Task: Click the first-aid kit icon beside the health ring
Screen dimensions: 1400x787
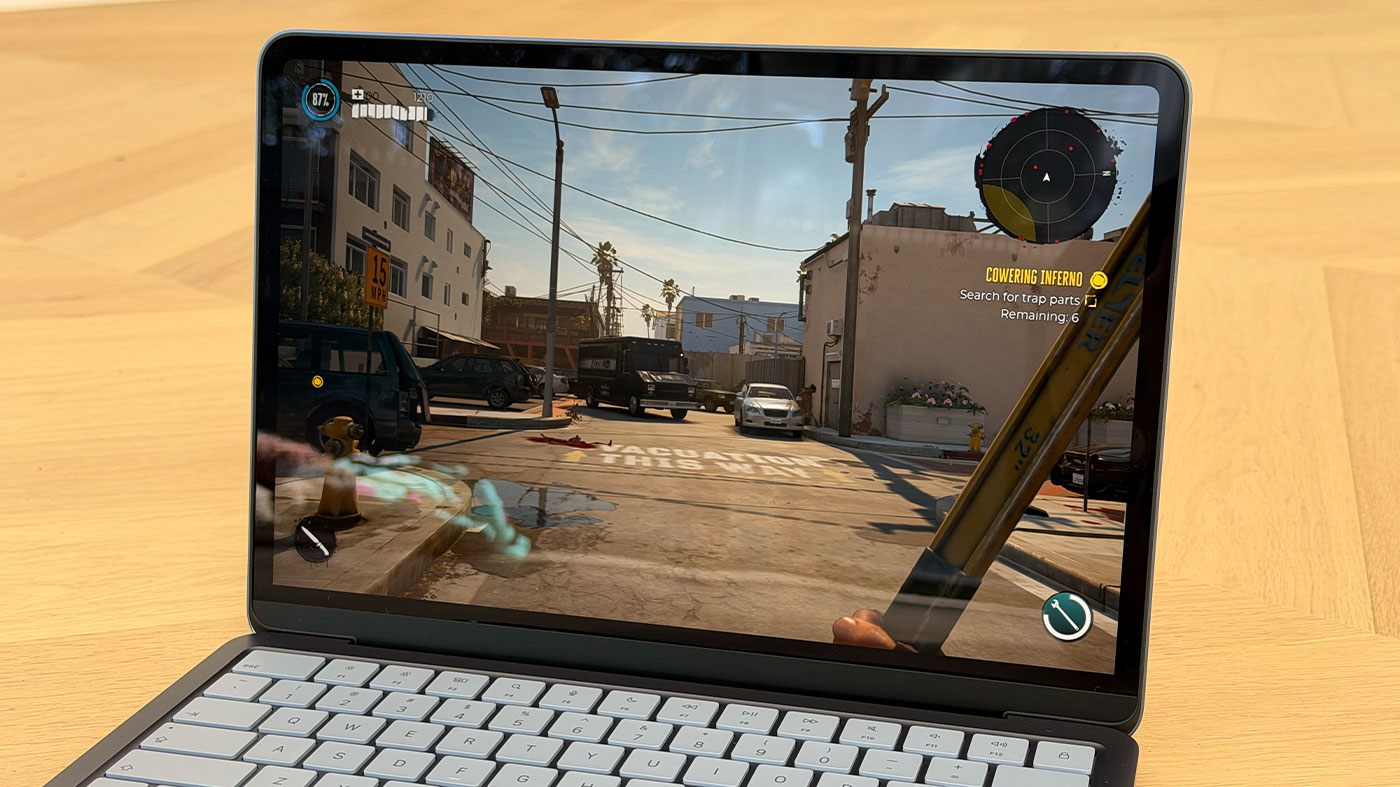Action: coord(357,94)
